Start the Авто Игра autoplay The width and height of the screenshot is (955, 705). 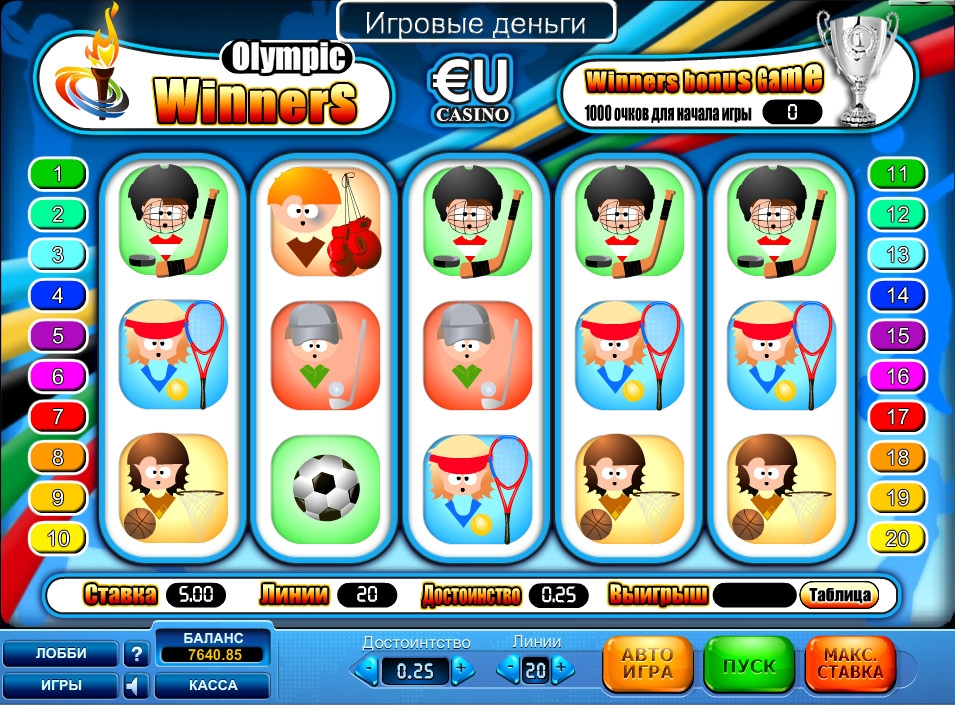pos(647,665)
